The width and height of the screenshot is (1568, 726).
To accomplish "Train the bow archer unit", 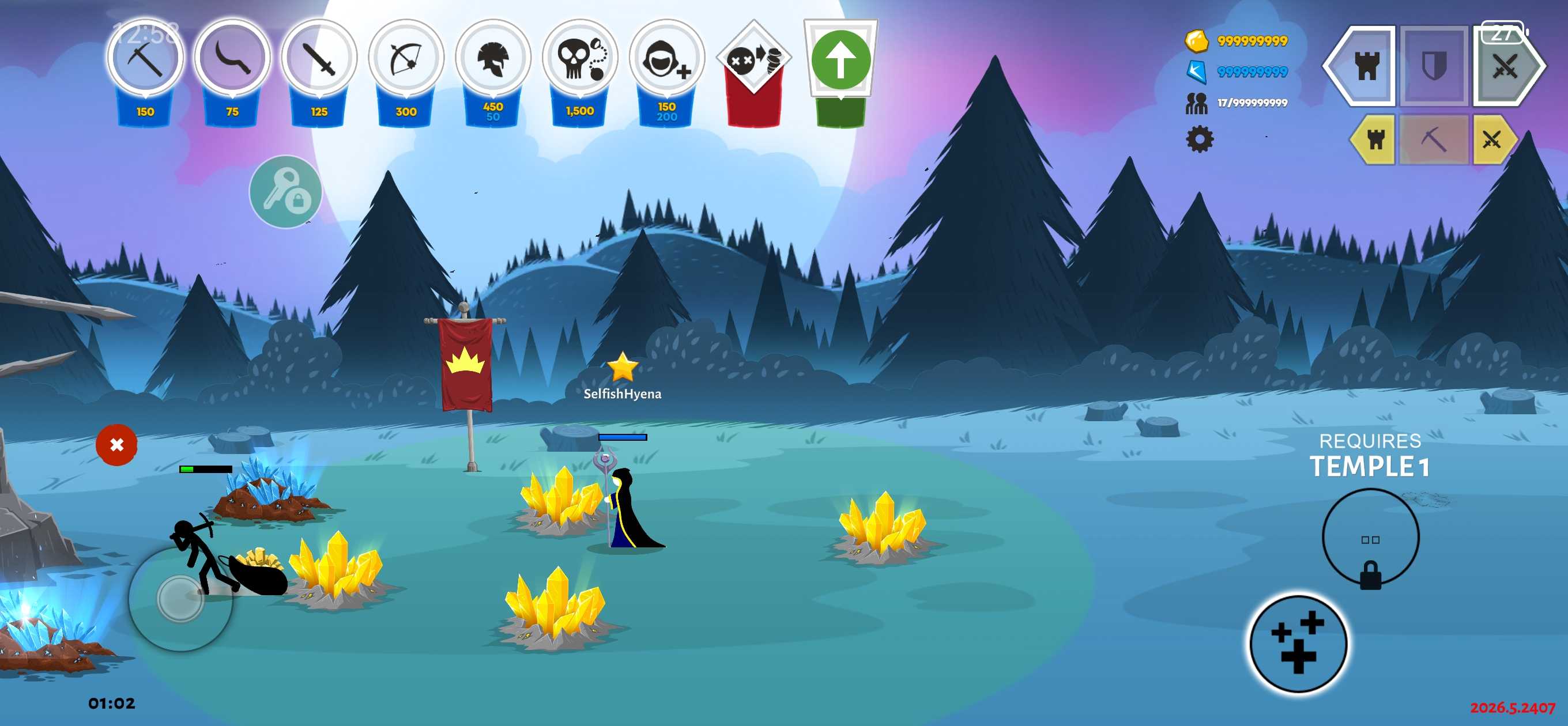I will [406, 59].
